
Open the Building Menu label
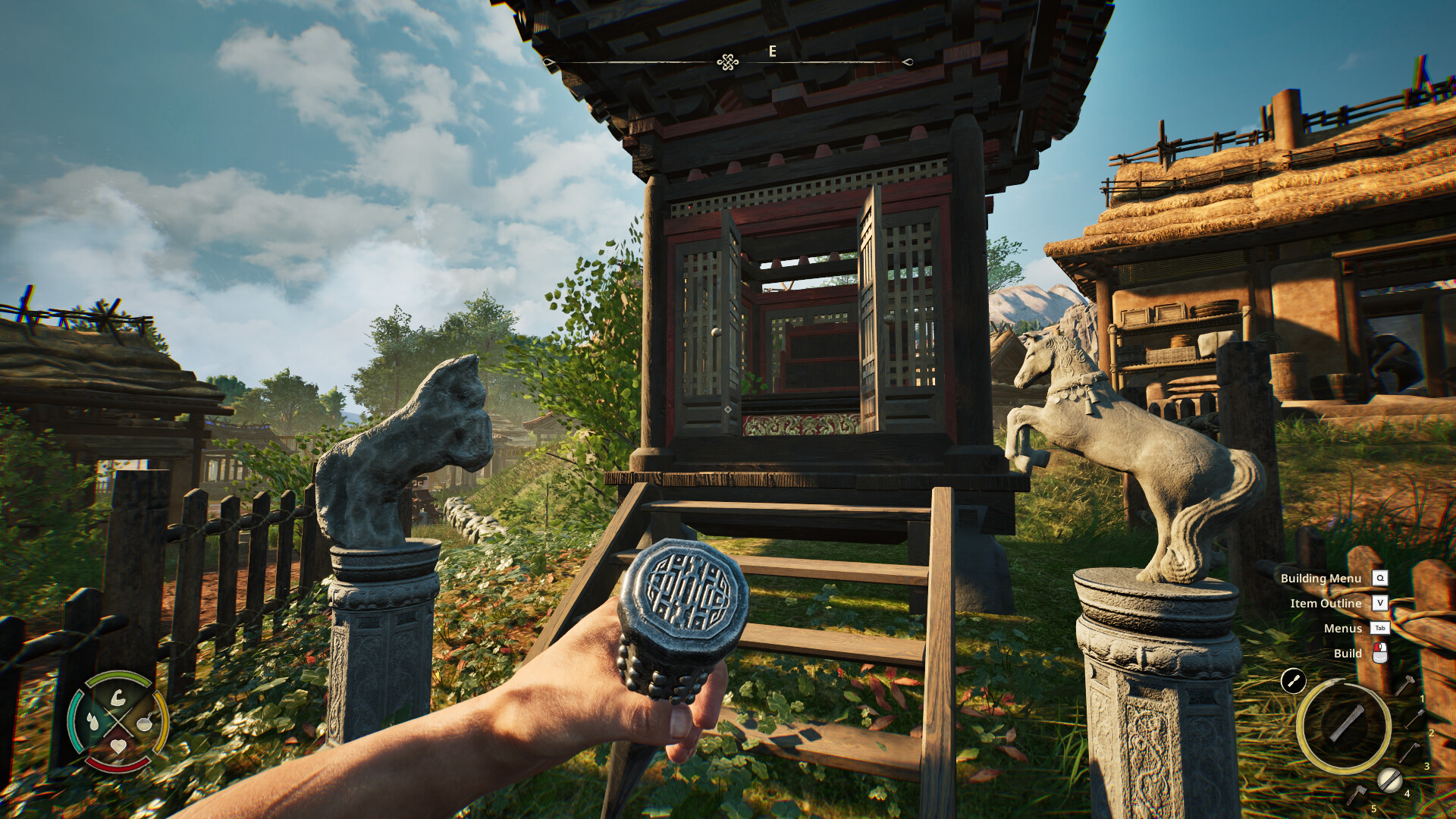tap(1320, 578)
